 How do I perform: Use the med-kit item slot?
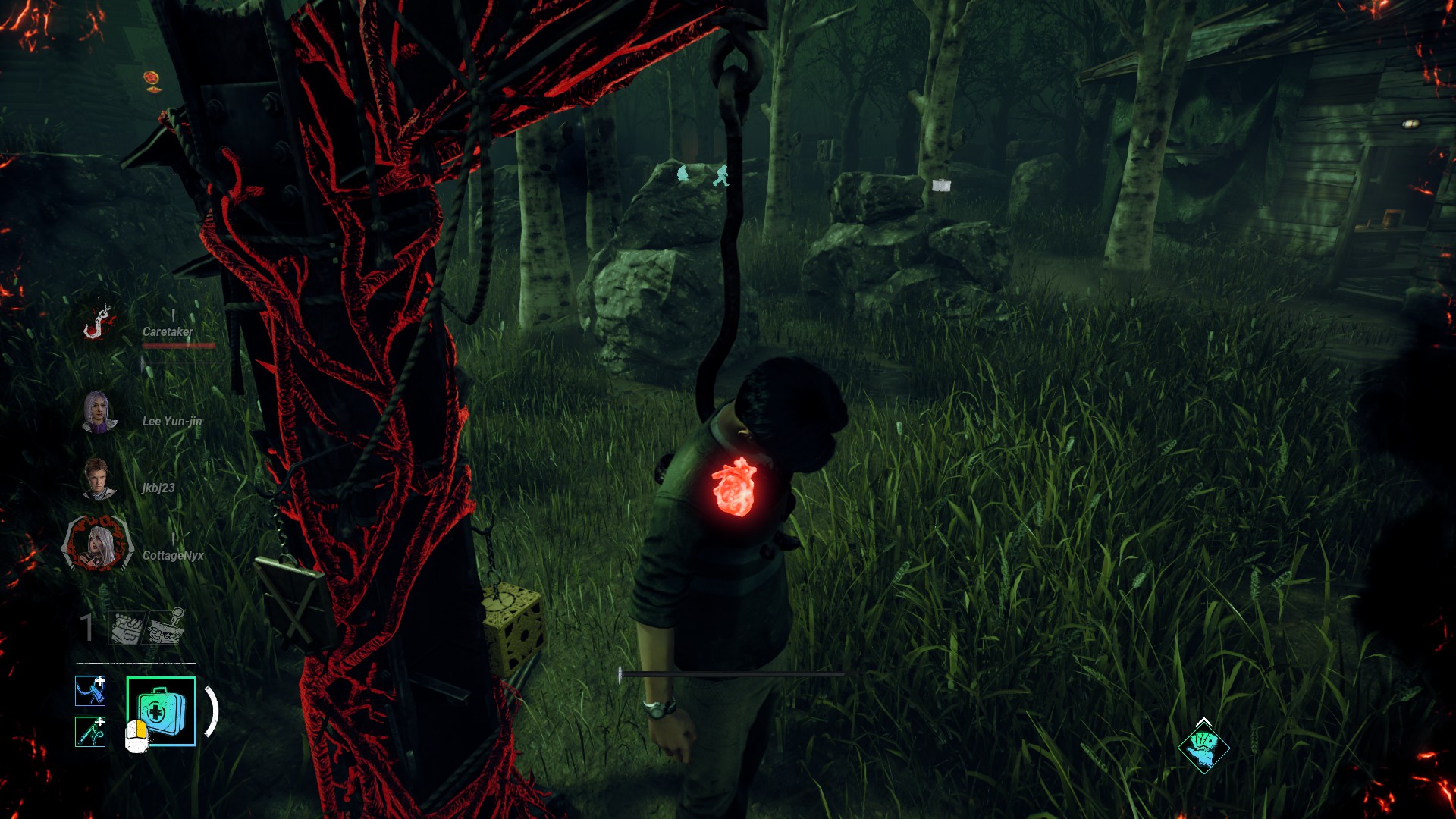(x=161, y=711)
